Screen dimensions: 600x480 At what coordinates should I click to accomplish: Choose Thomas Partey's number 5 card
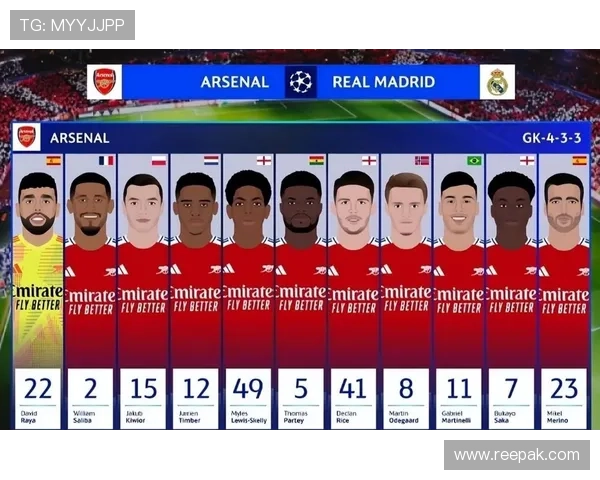pos(301,290)
